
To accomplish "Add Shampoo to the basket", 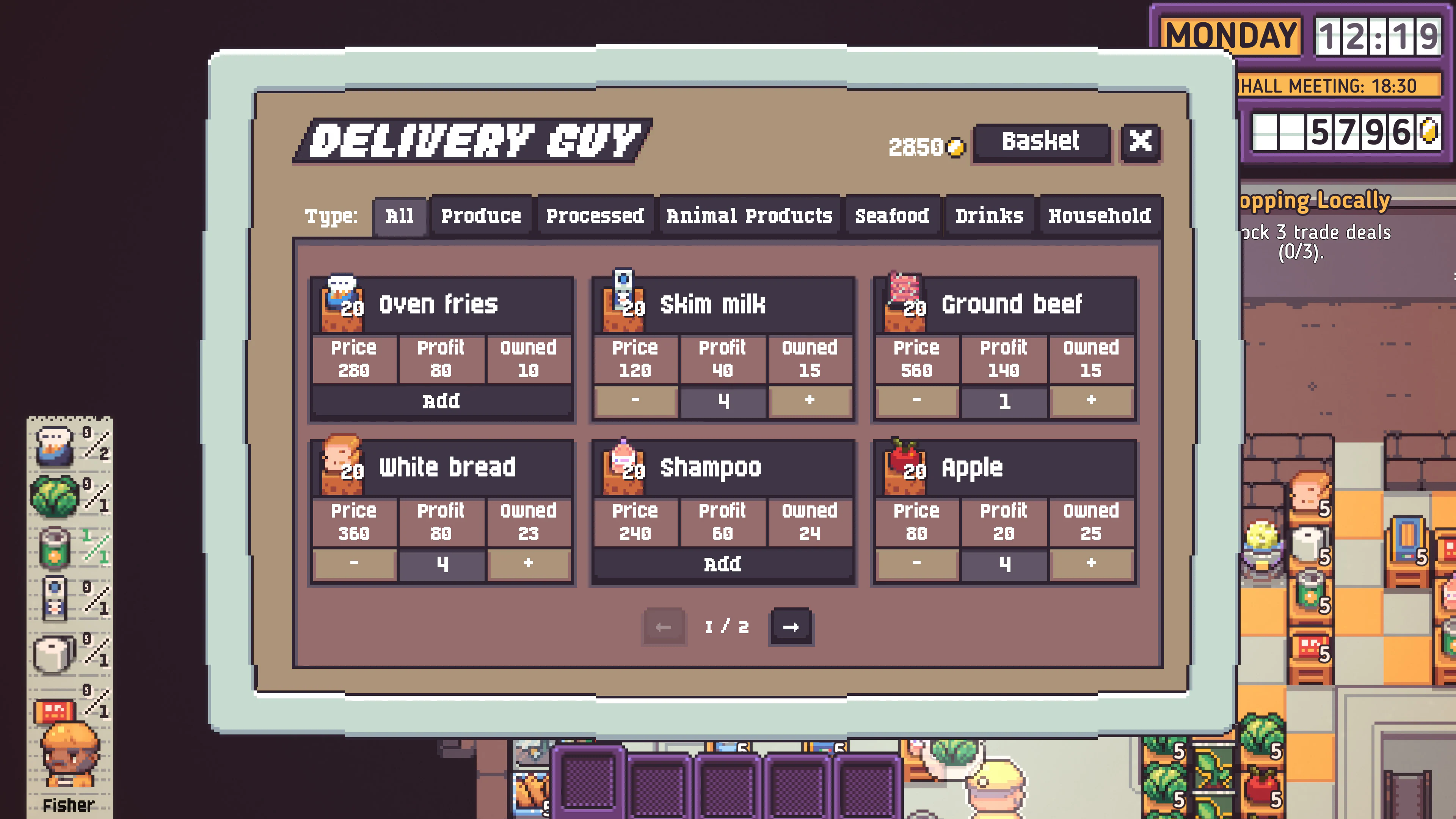I will tap(722, 563).
